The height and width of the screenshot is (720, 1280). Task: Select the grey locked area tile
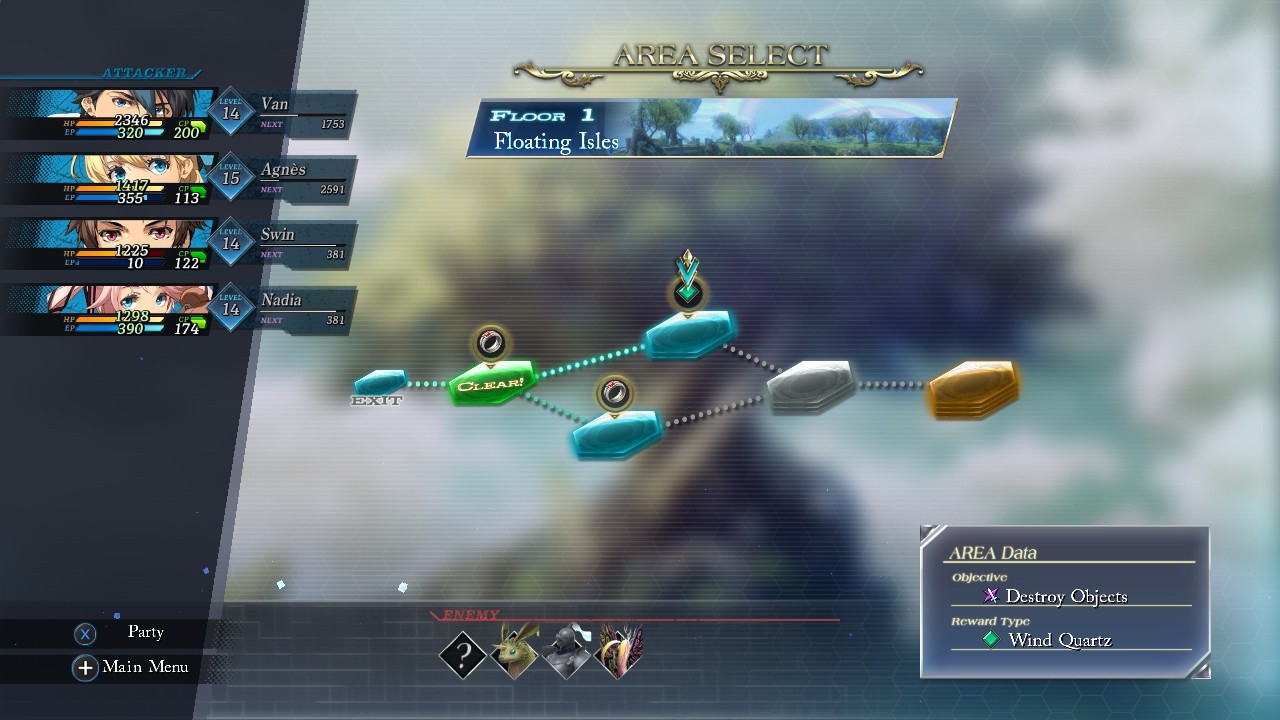click(x=811, y=385)
